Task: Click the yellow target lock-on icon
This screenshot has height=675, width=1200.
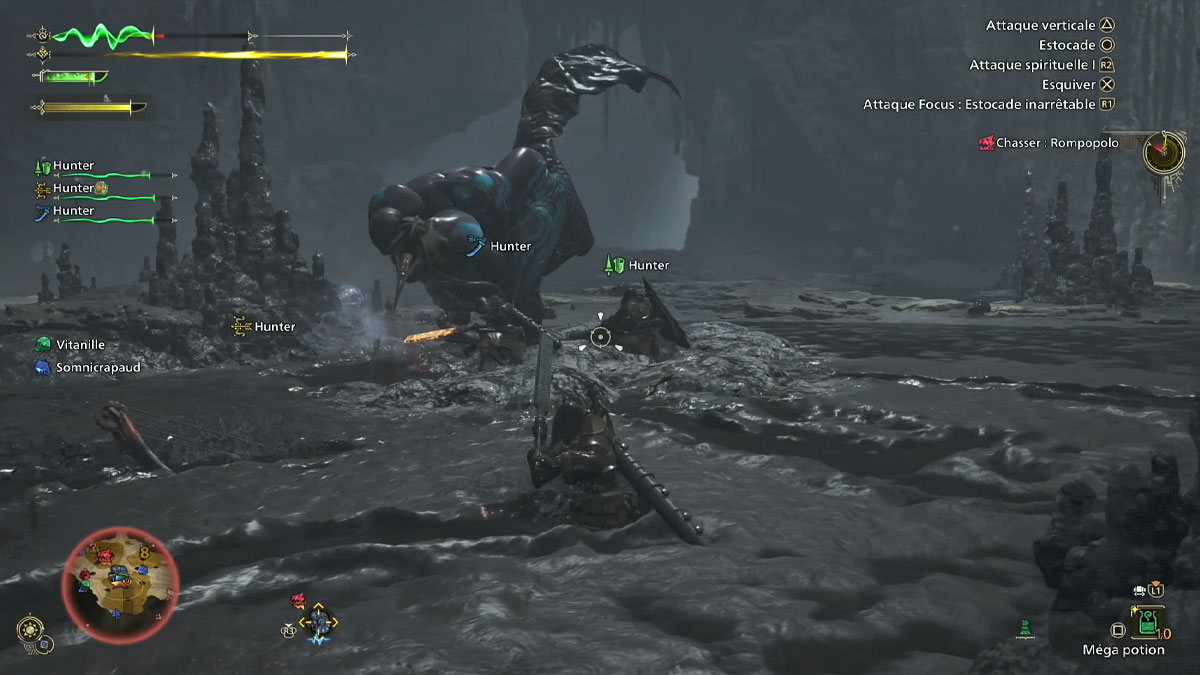Action: (x=319, y=622)
